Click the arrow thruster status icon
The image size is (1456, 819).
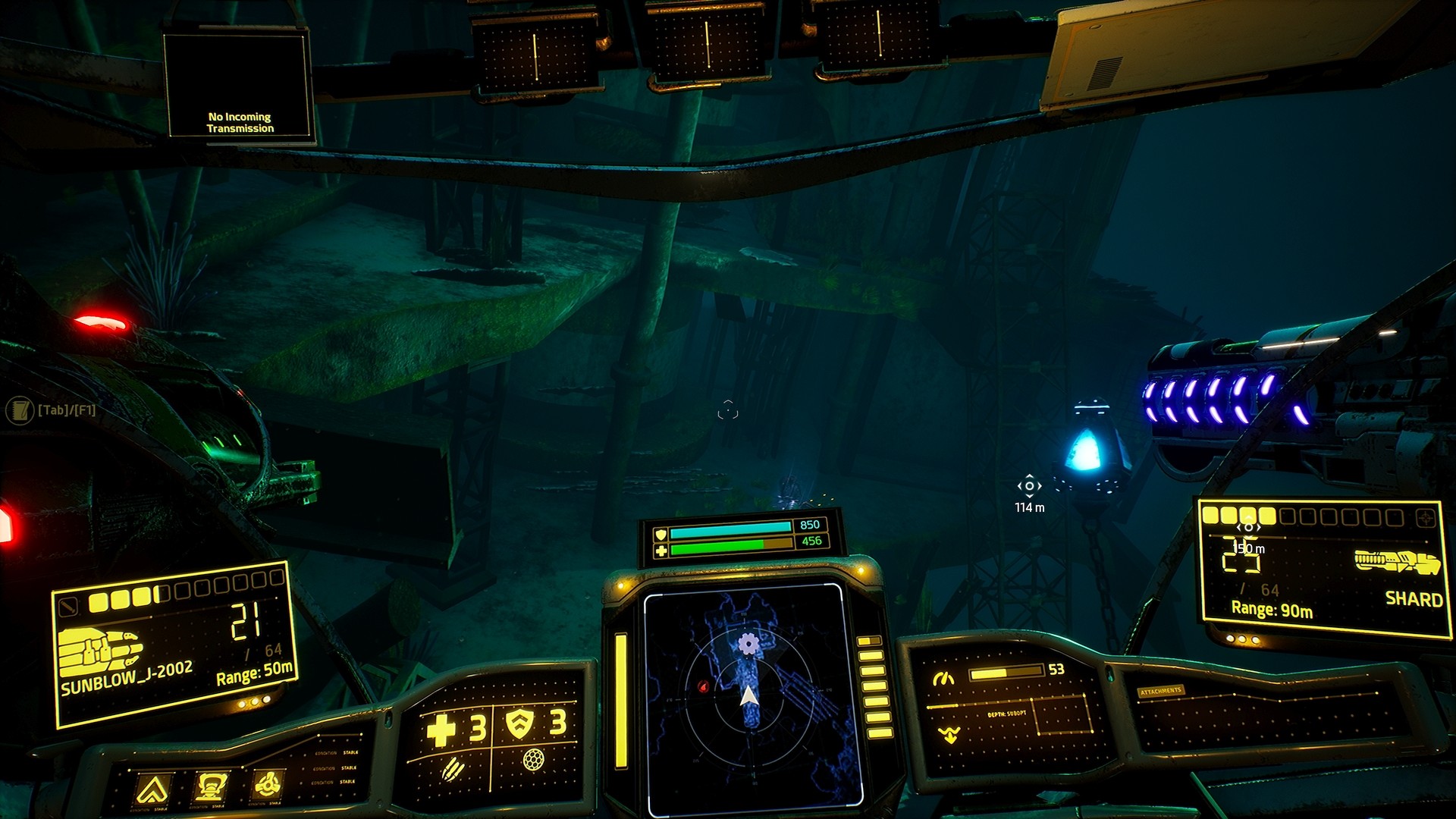pos(152,786)
